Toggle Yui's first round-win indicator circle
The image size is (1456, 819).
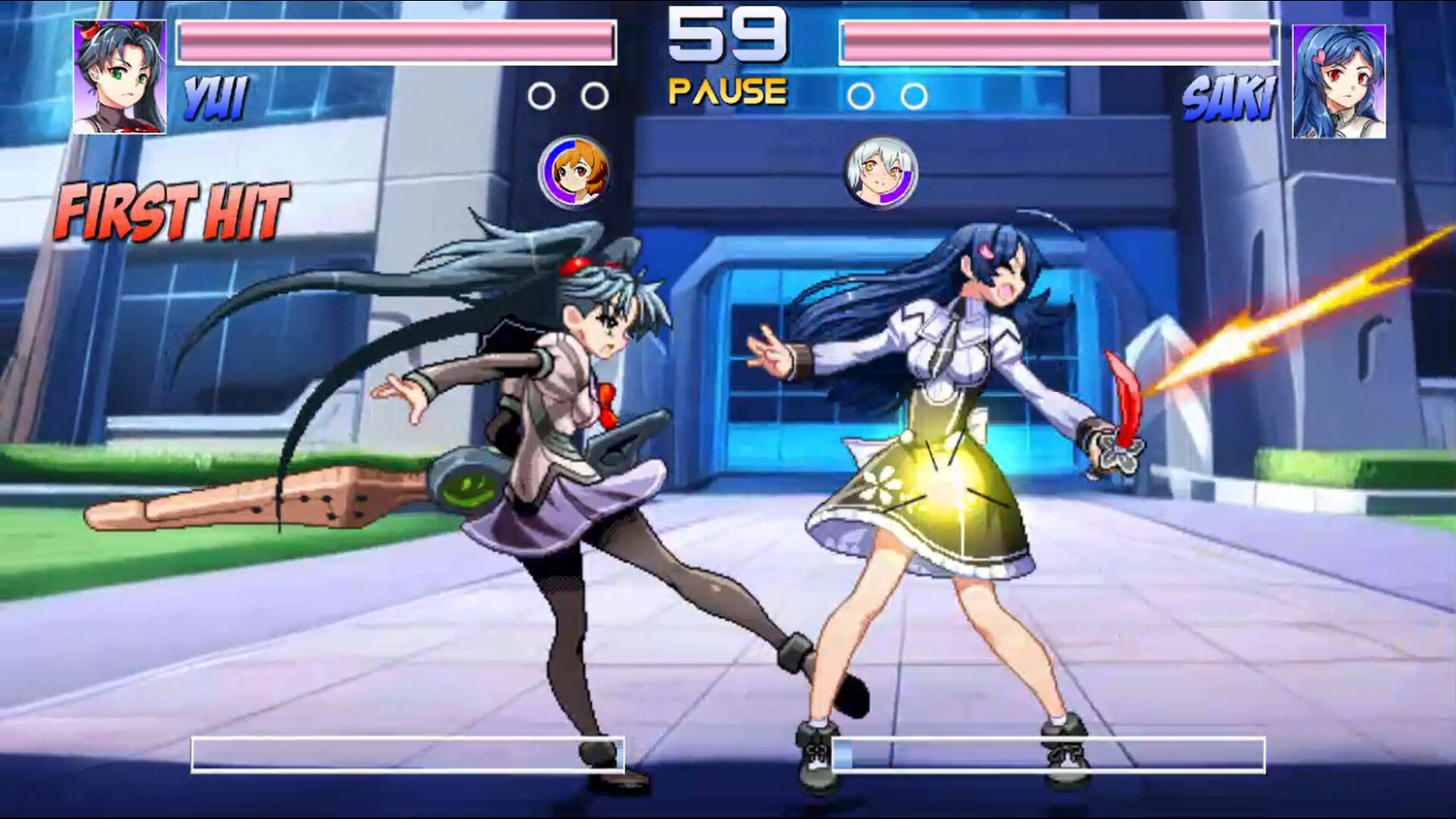click(541, 96)
